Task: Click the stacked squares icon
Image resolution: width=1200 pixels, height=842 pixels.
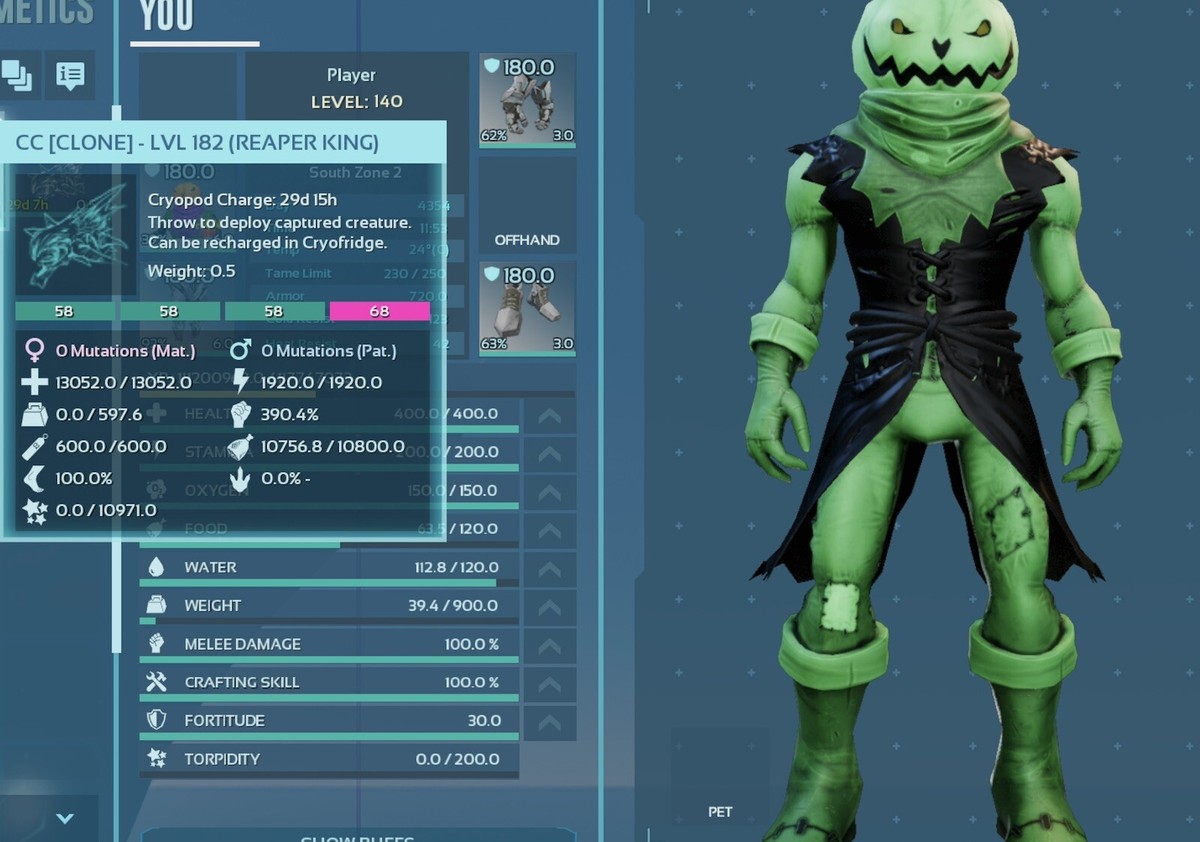Action: click(17, 75)
